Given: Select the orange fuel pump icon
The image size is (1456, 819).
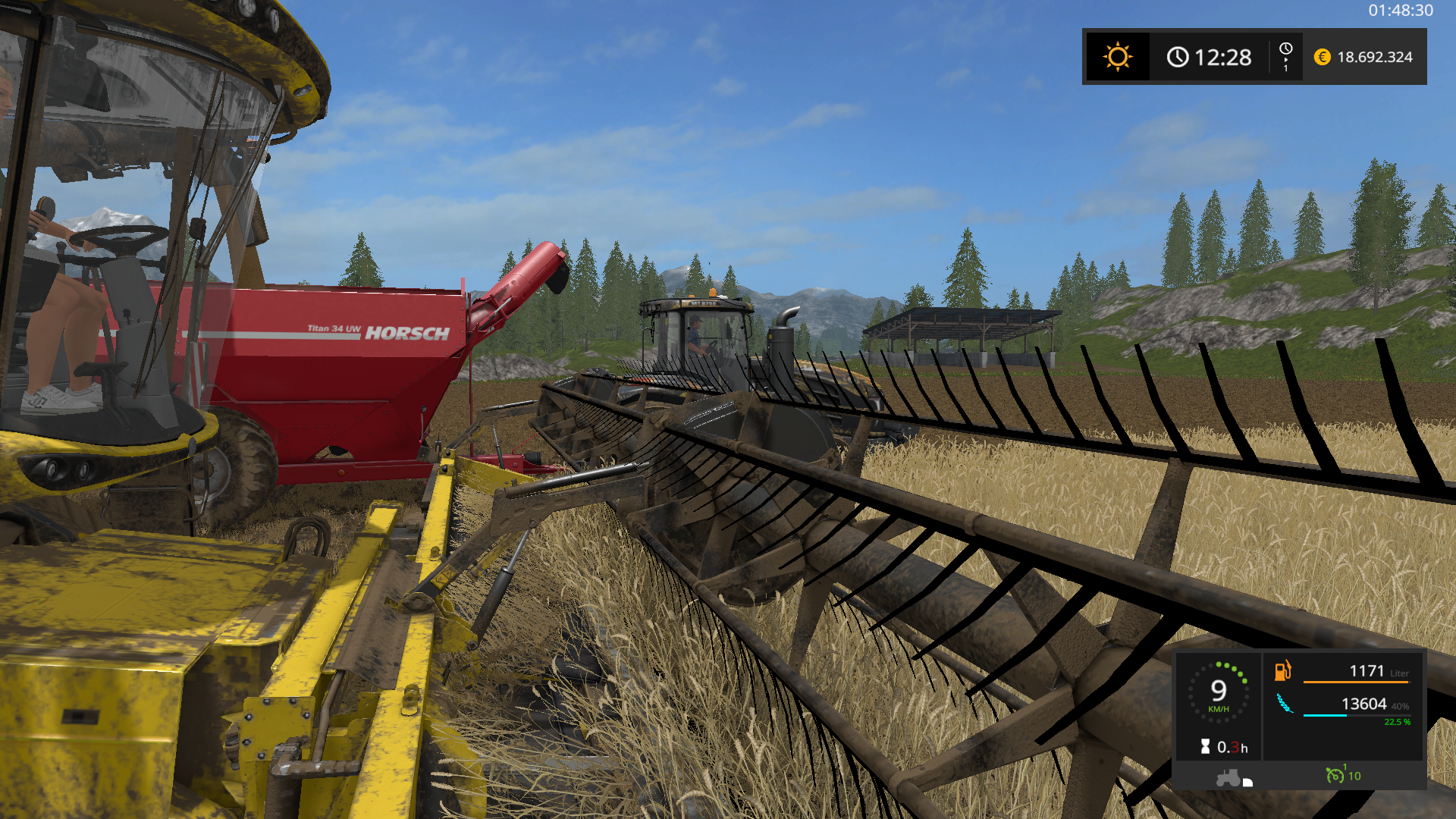Looking at the screenshot, I should pyautogui.click(x=1282, y=670).
